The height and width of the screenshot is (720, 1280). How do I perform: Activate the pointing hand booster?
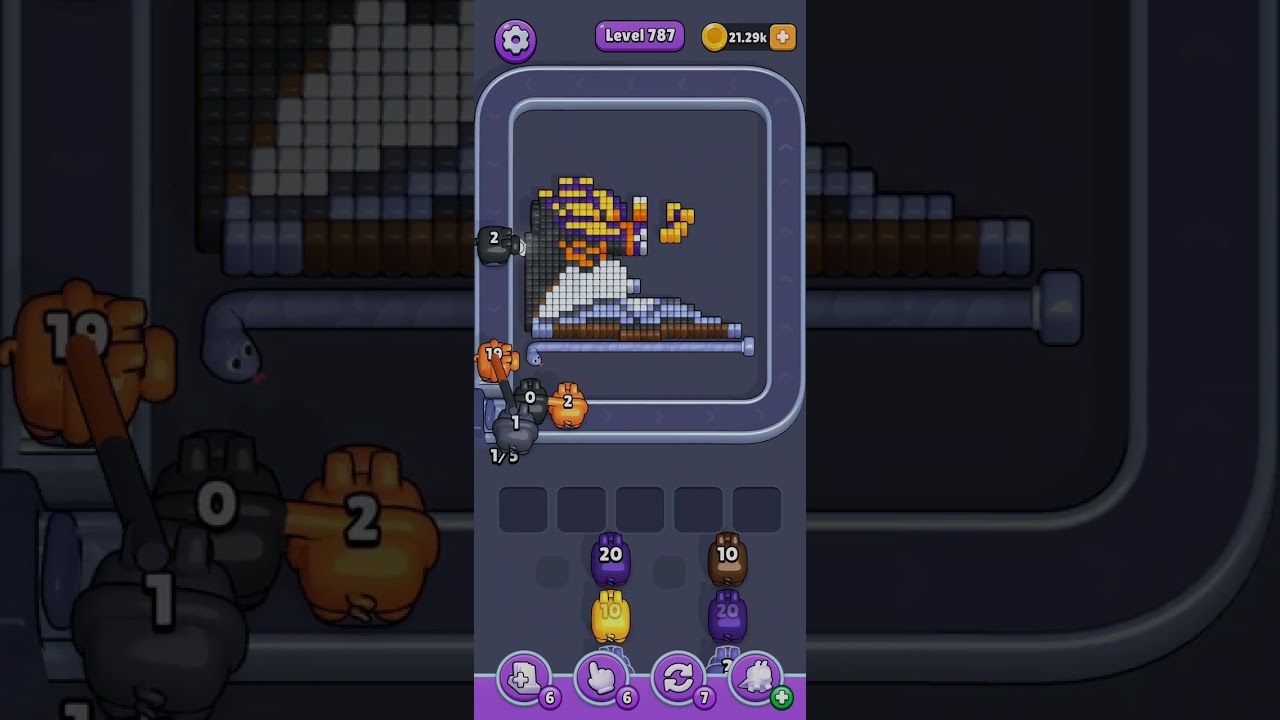pos(601,679)
